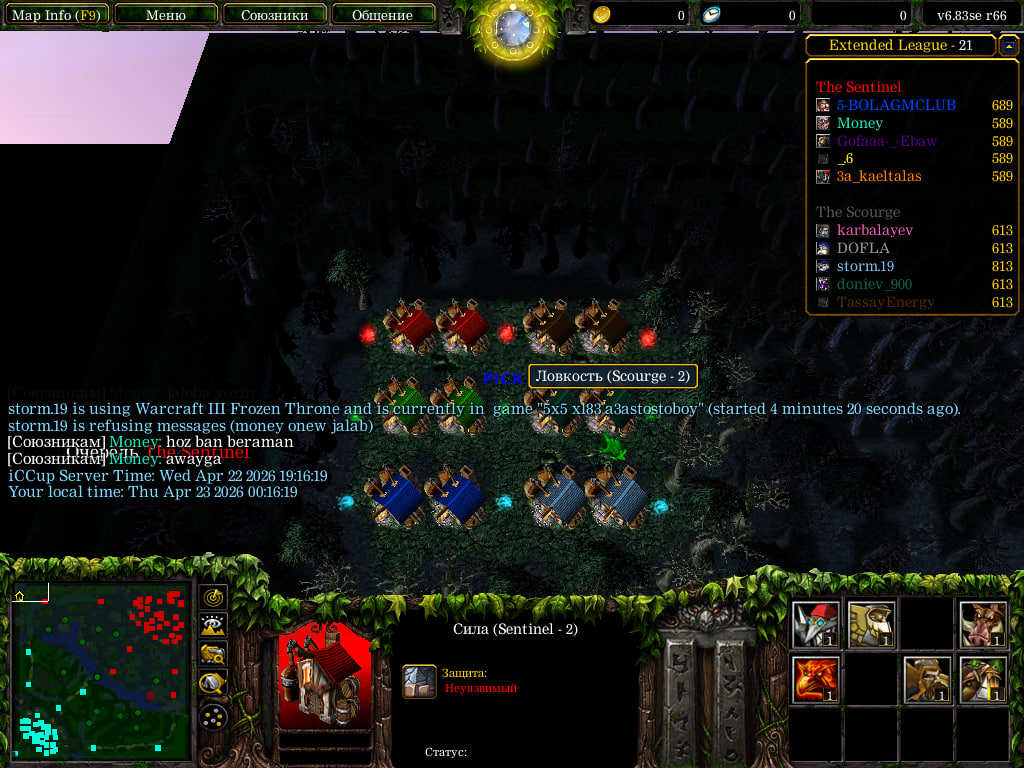Select the boar-faced hero icon
The height and width of the screenshot is (768, 1024).
coord(983,625)
